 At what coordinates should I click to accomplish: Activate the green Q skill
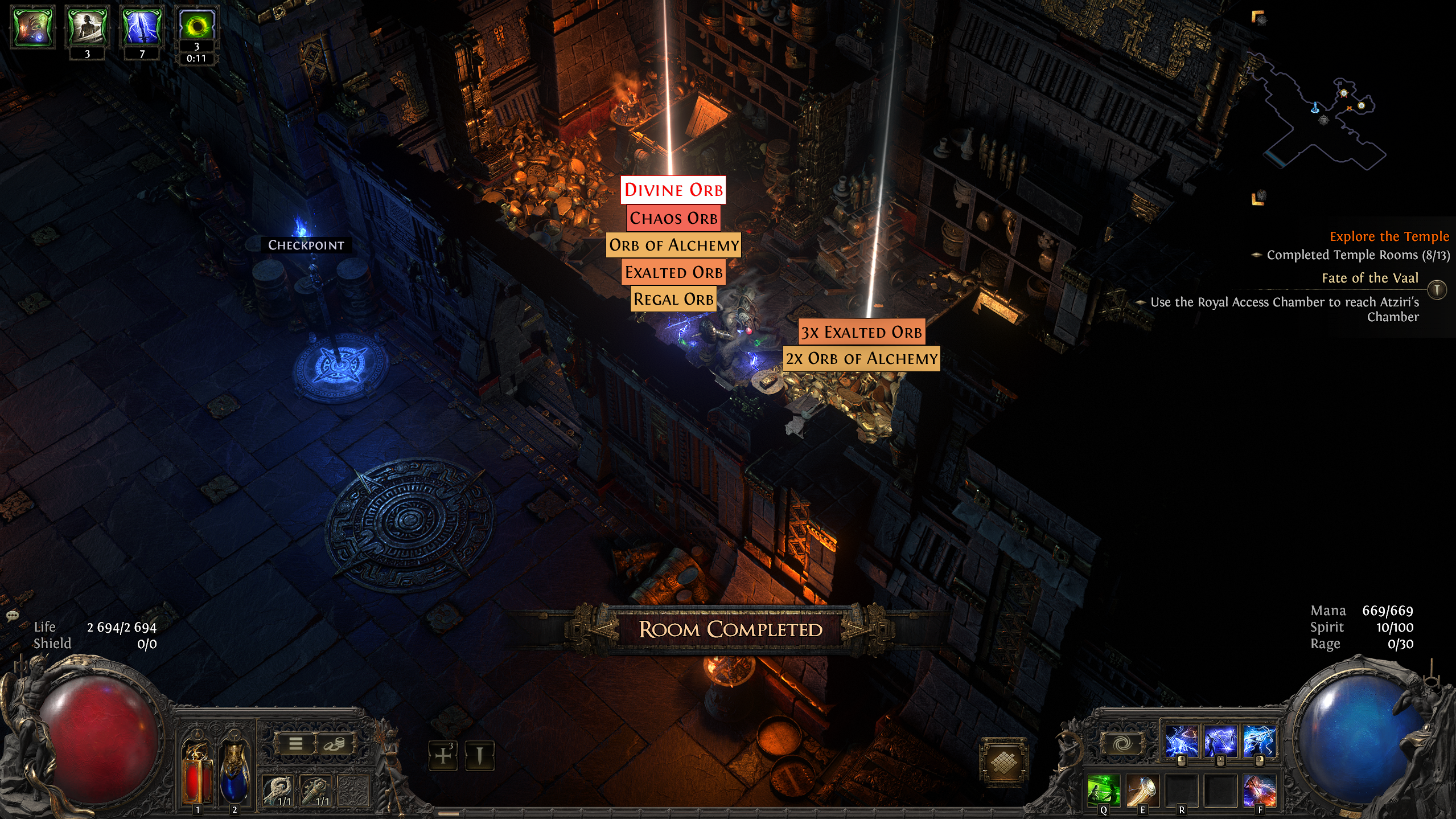click(1104, 790)
